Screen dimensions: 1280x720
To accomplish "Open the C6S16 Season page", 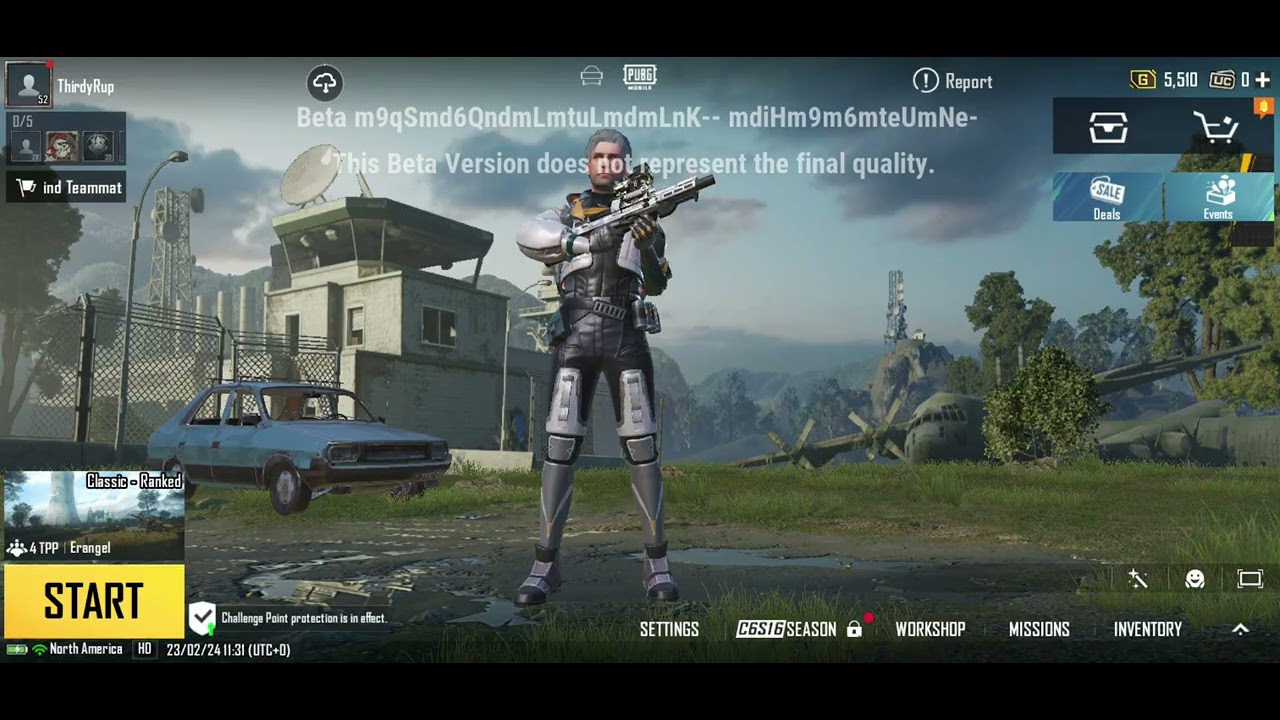I will [788, 629].
